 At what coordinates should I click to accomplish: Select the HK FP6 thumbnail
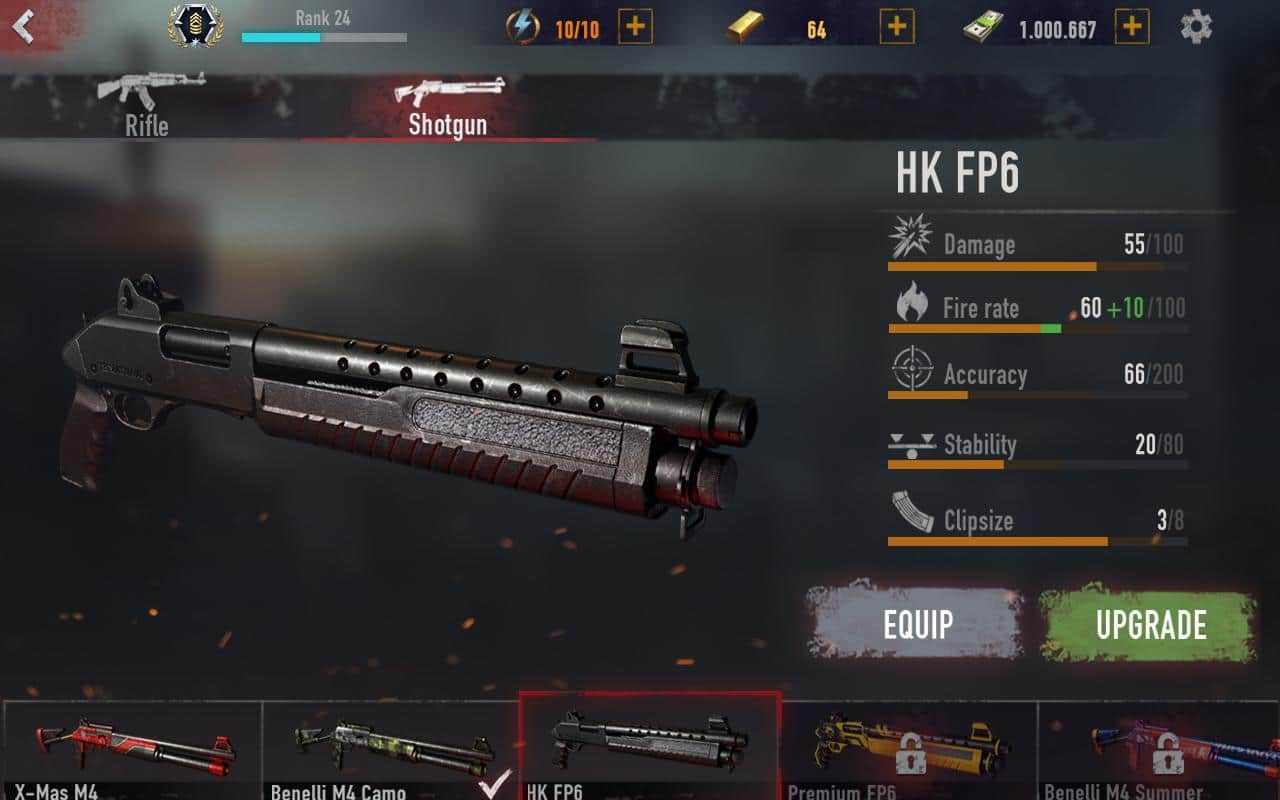coord(650,747)
